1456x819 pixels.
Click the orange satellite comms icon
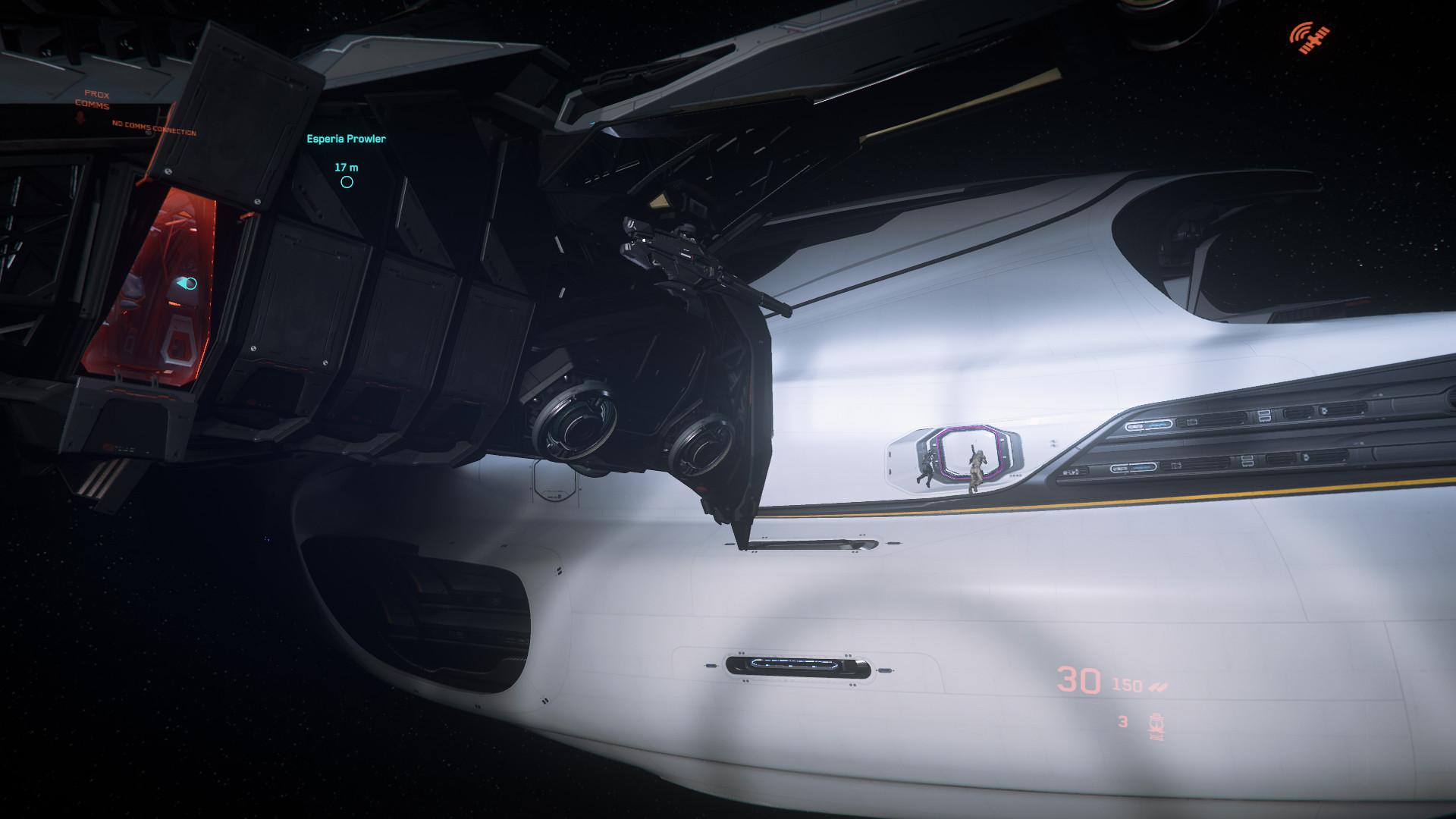pos(1310,39)
